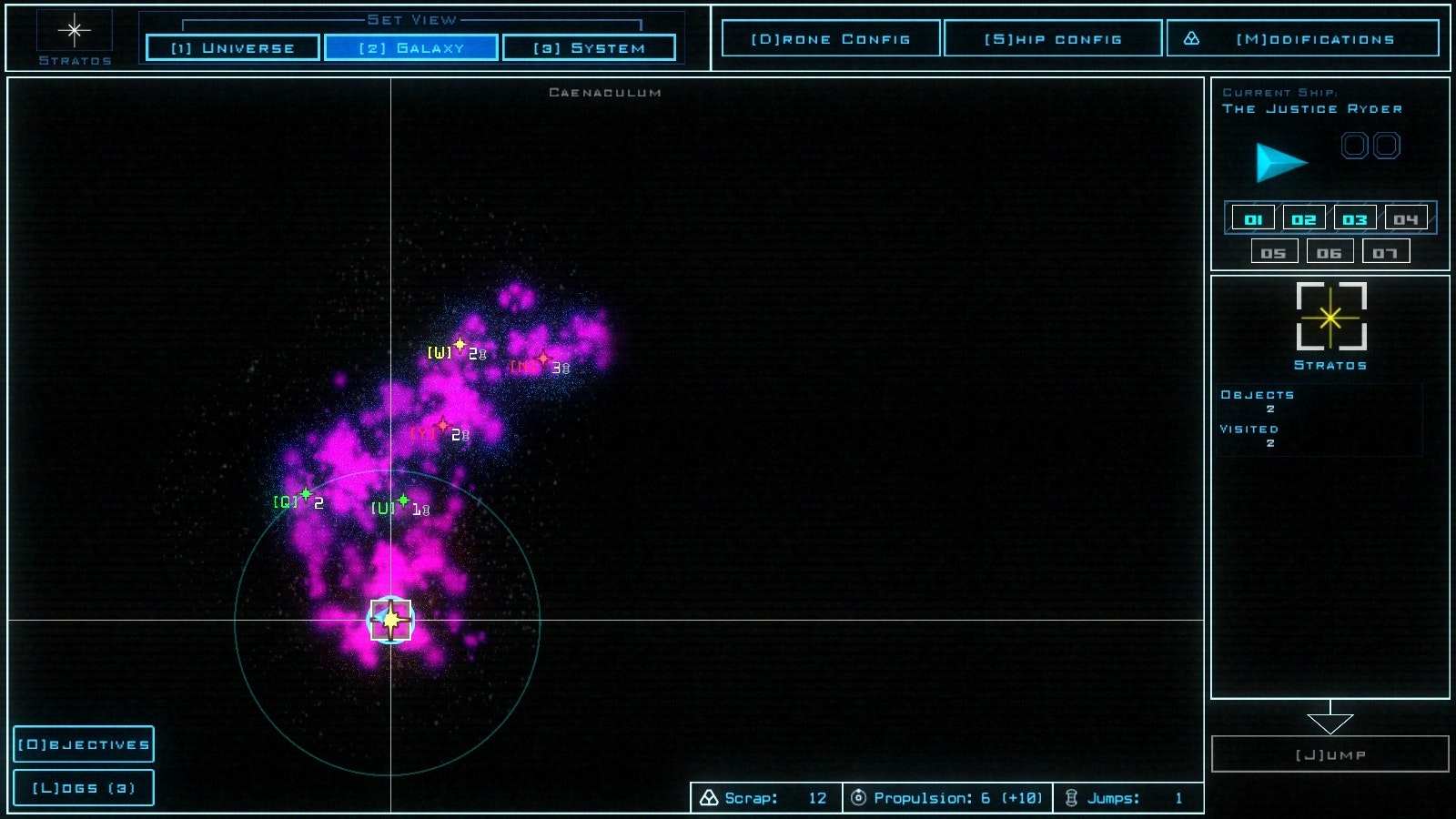Select the red [N] star marker
This screenshot has width=1456, height=819.
point(543,359)
